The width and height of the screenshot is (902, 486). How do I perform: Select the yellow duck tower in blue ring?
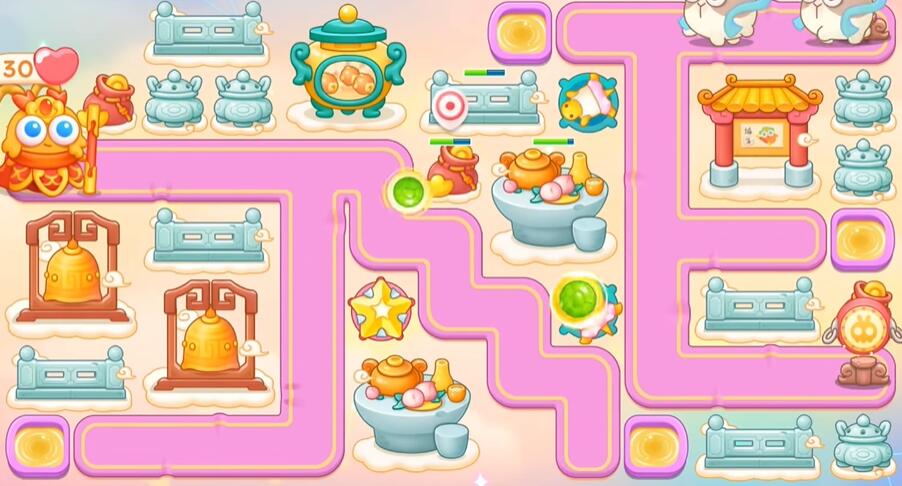tap(586, 103)
